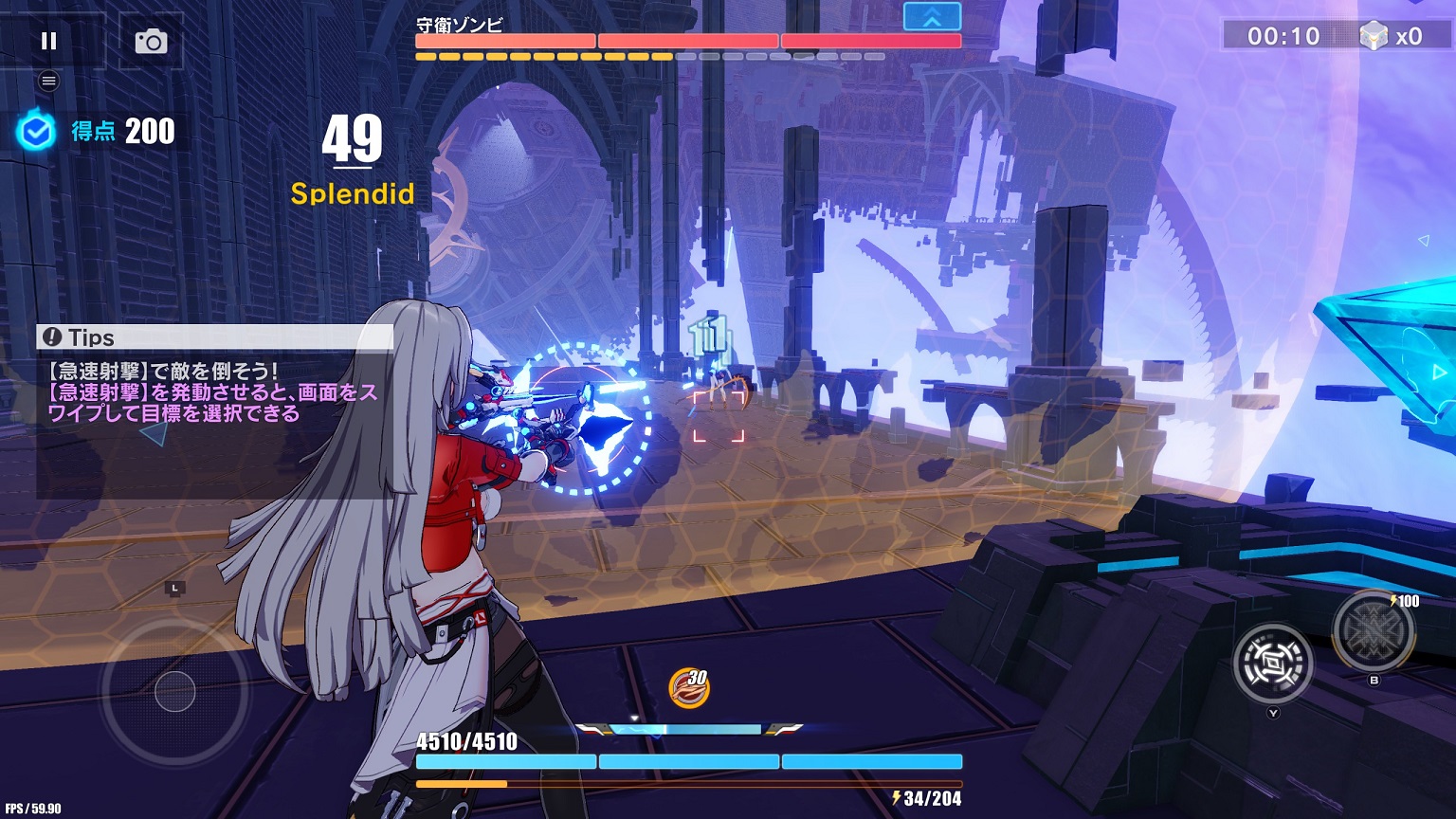
Task: Activate the white diamond-ring weapon skill
Action: point(1272,663)
